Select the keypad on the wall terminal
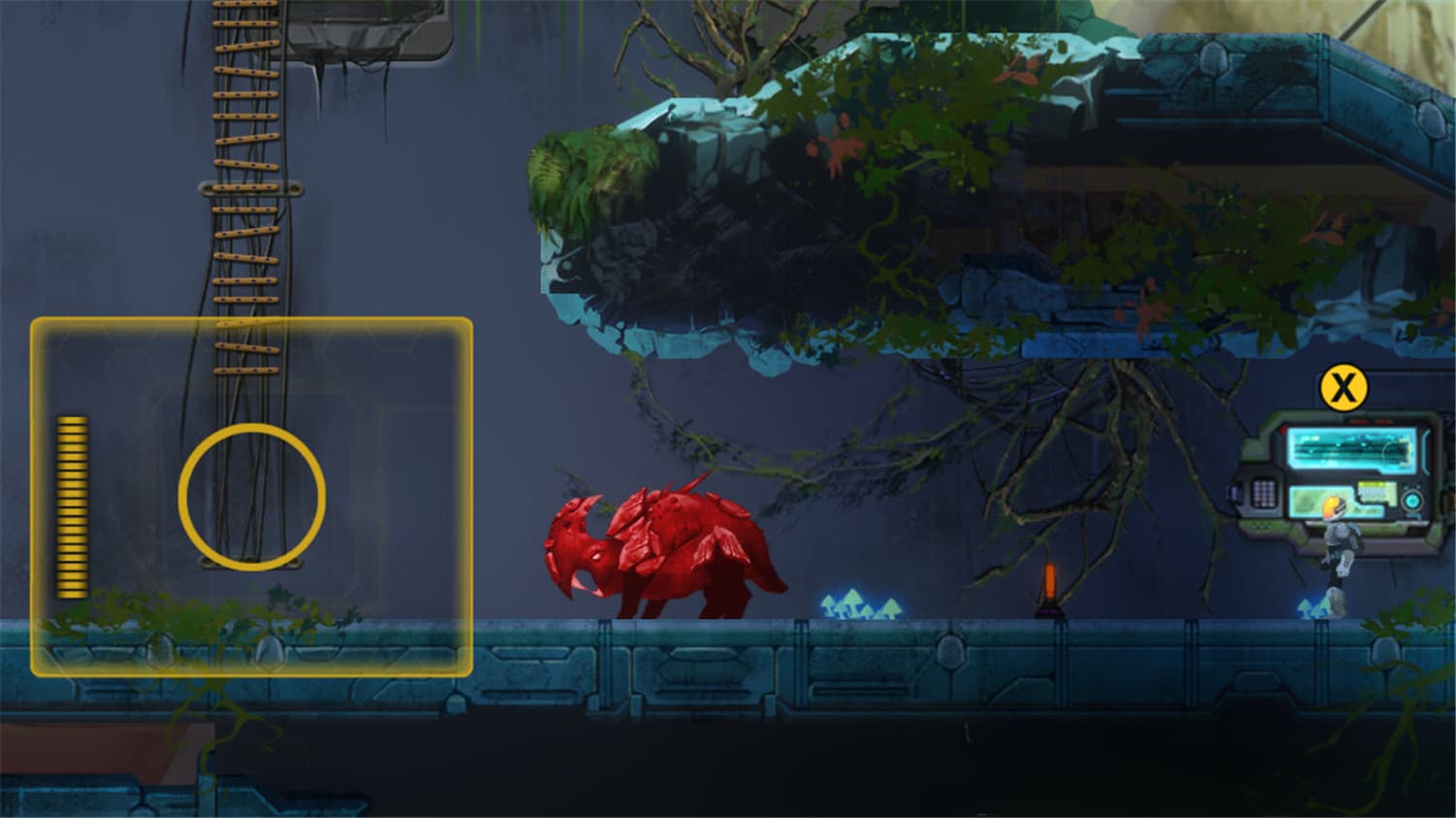This screenshot has width=1456, height=818. coord(1264,495)
